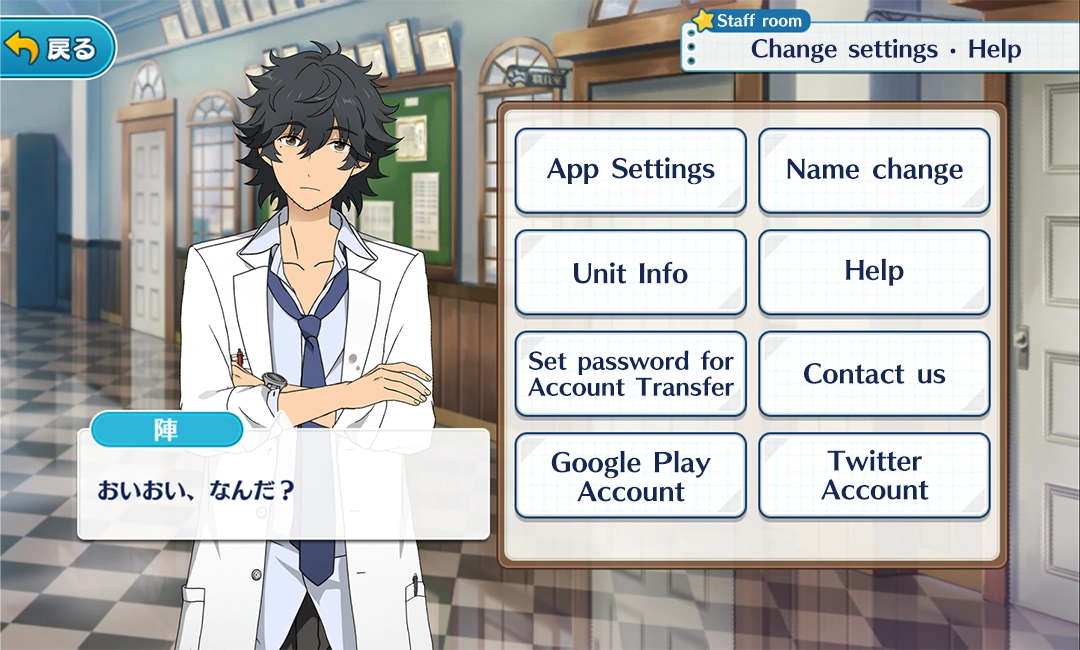1080x650 pixels.
Task: Advance the dialogue box text
Action: (283, 490)
